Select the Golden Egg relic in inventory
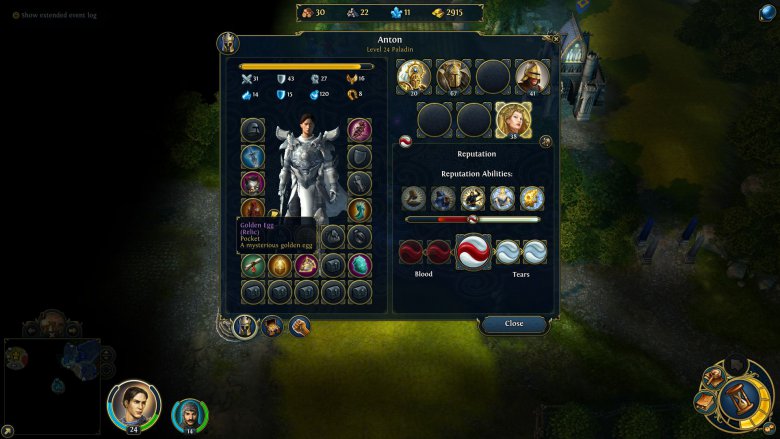 pyautogui.click(x=281, y=265)
